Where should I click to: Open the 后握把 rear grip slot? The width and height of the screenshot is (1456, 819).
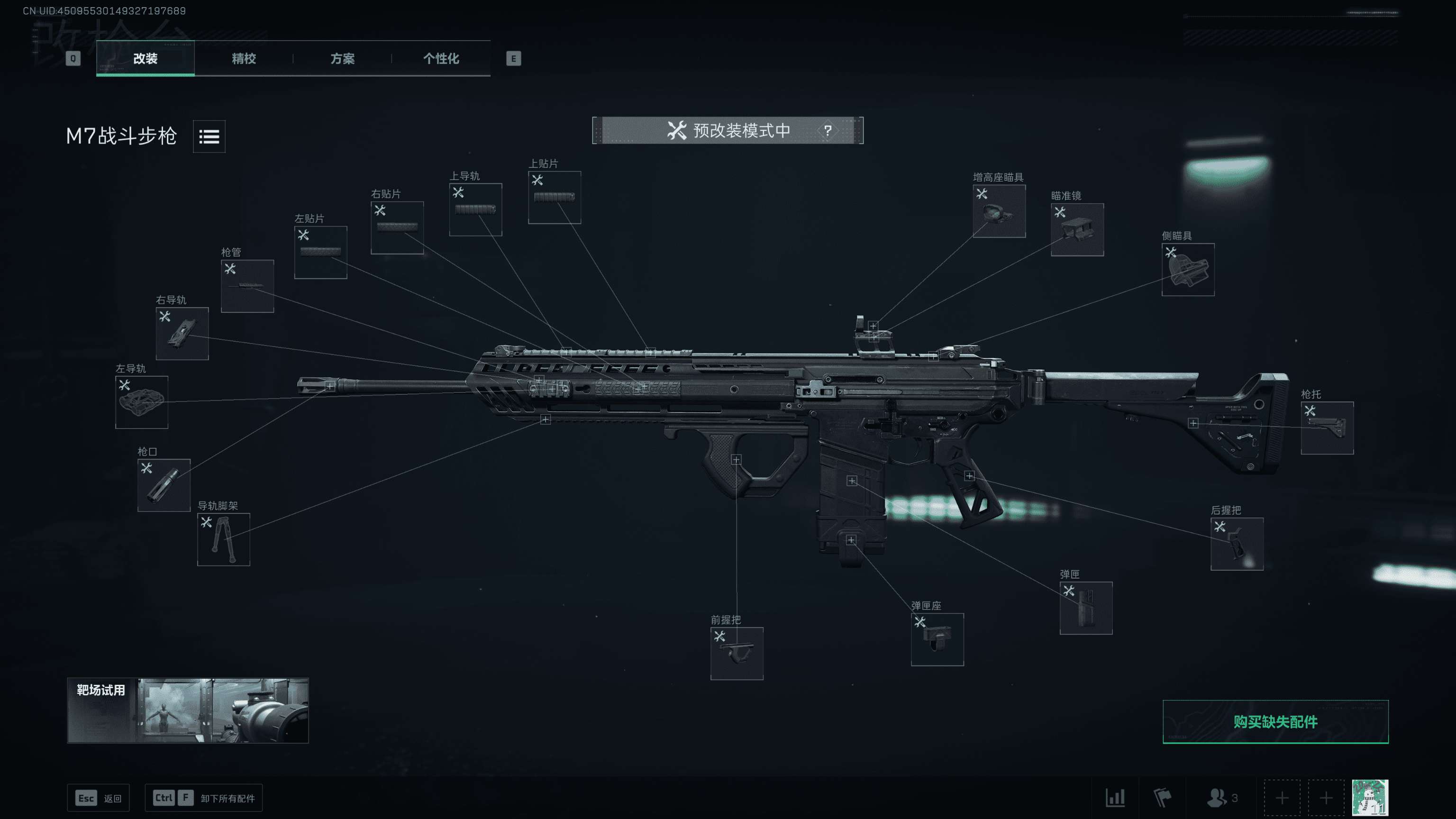[x=1237, y=544]
